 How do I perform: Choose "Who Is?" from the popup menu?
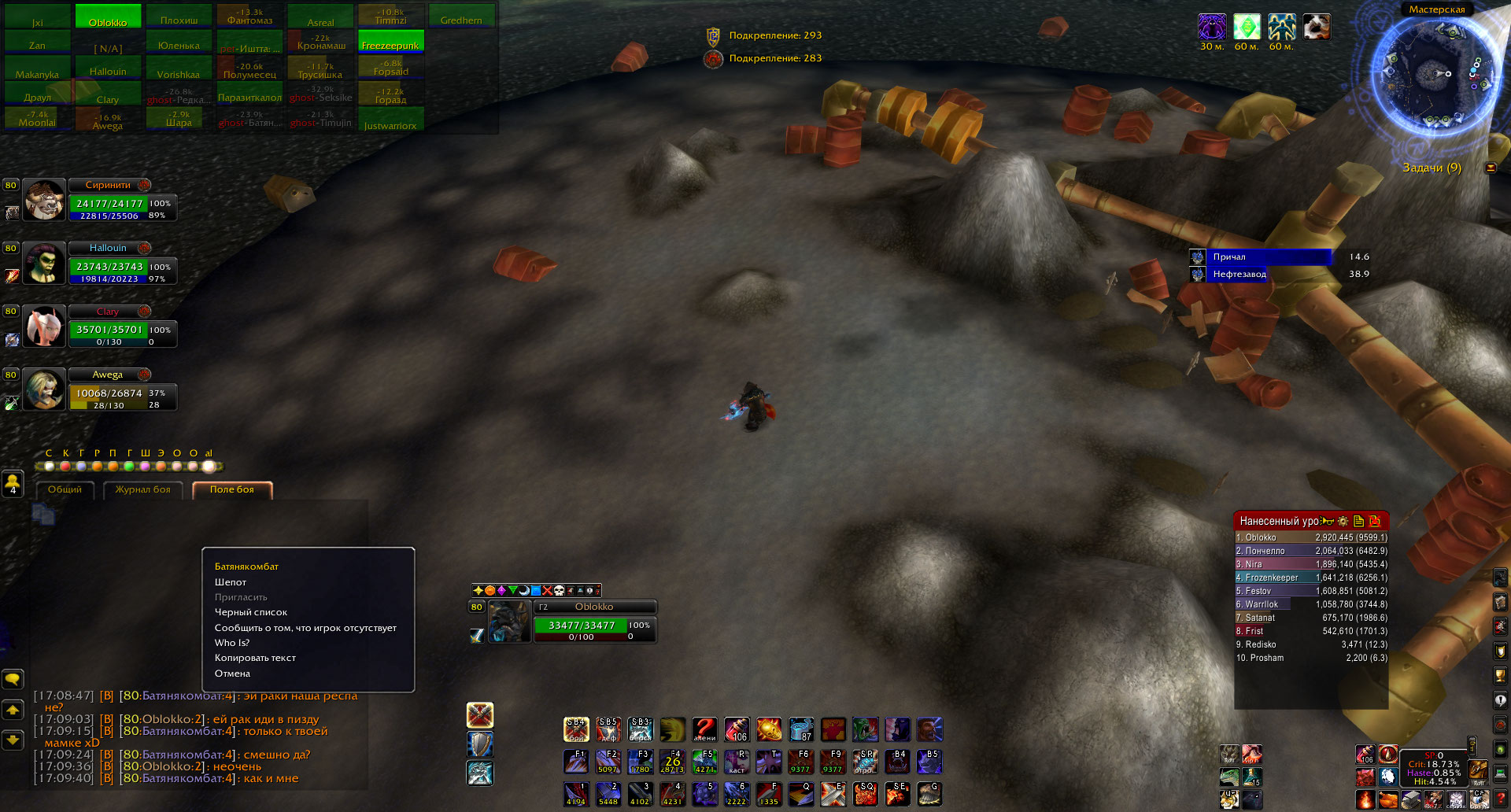point(232,643)
